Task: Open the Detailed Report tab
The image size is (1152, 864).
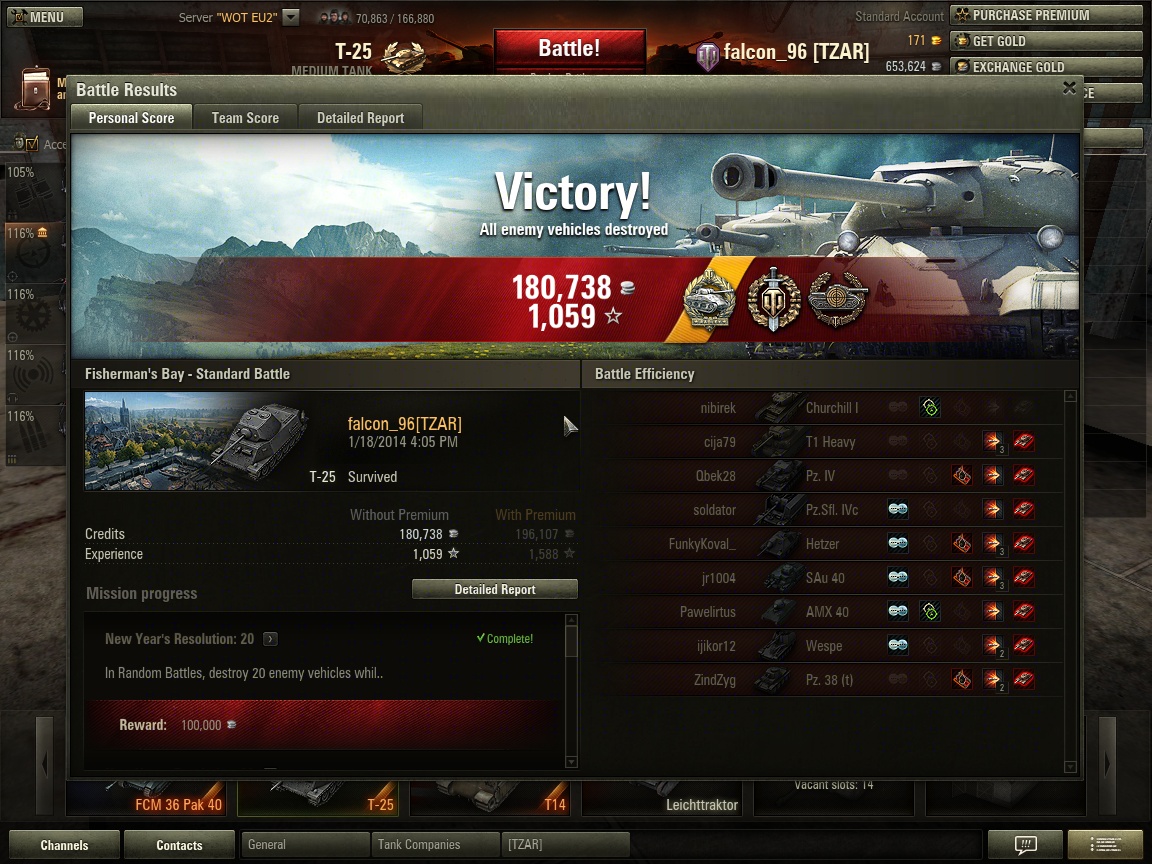Action: tap(360, 118)
